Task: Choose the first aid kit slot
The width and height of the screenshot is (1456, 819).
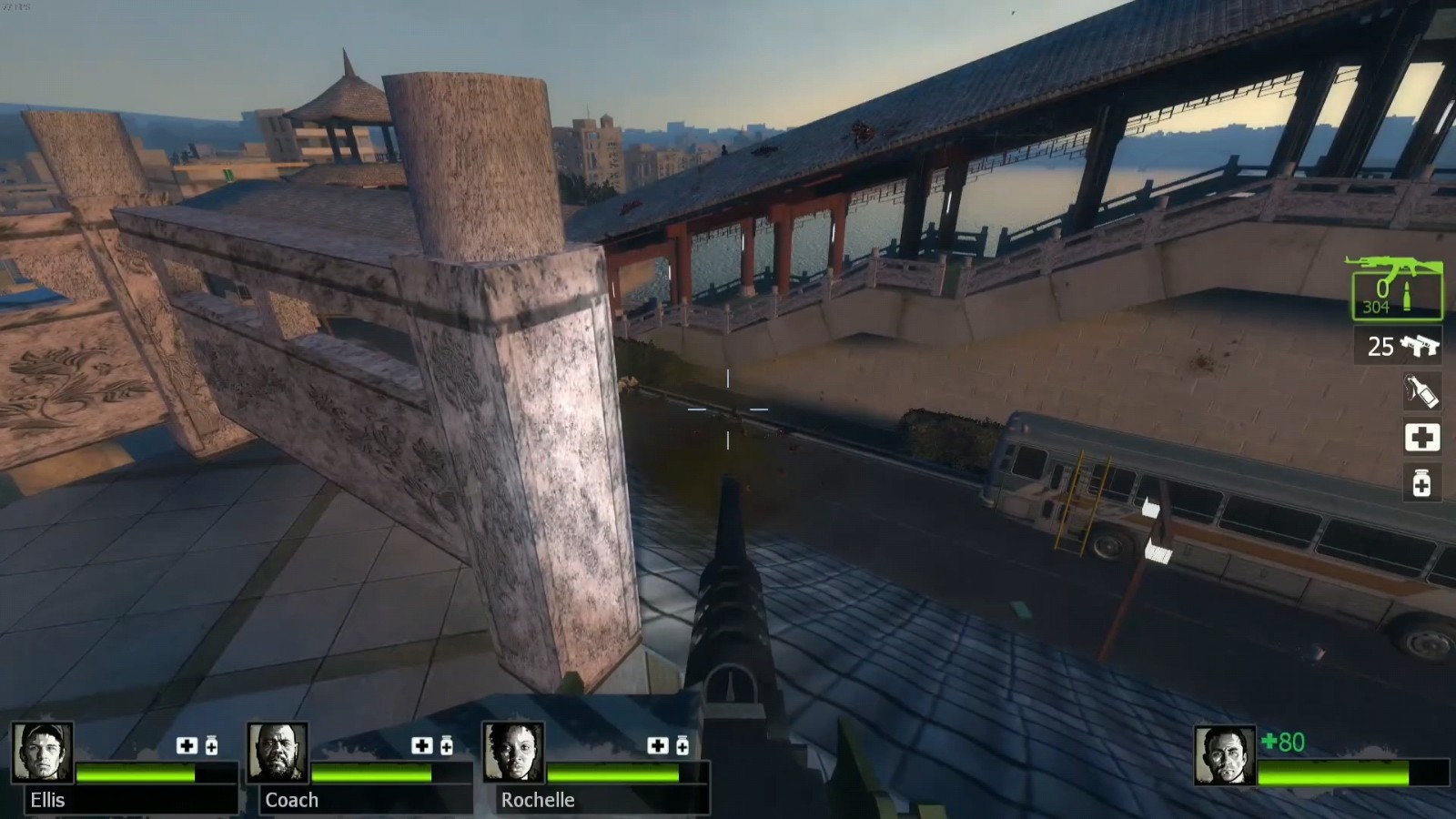Action: (x=1421, y=438)
